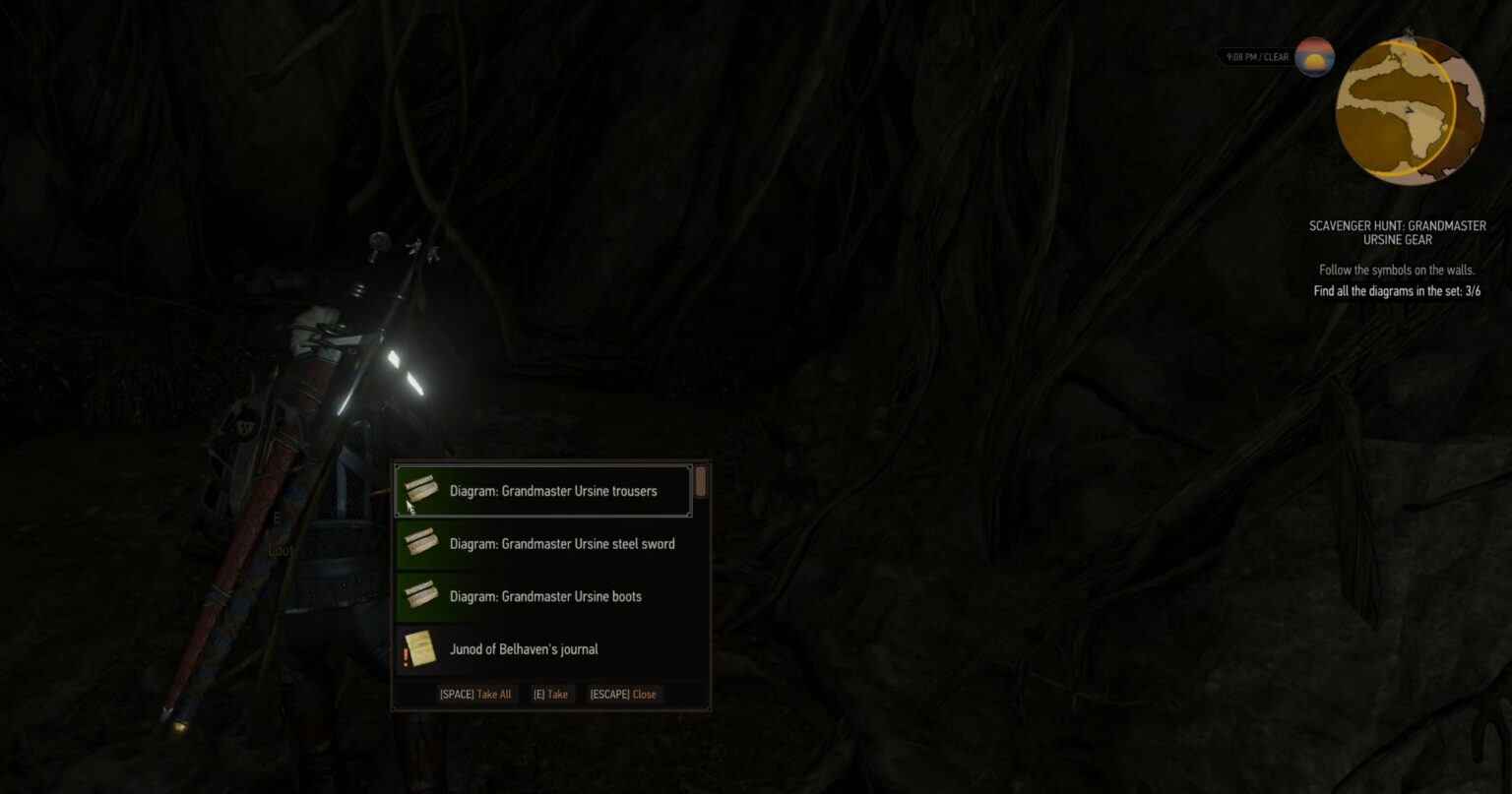This screenshot has height=794, width=1512.
Task: Click the player arrow in the minimap center
Action: [1411, 110]
